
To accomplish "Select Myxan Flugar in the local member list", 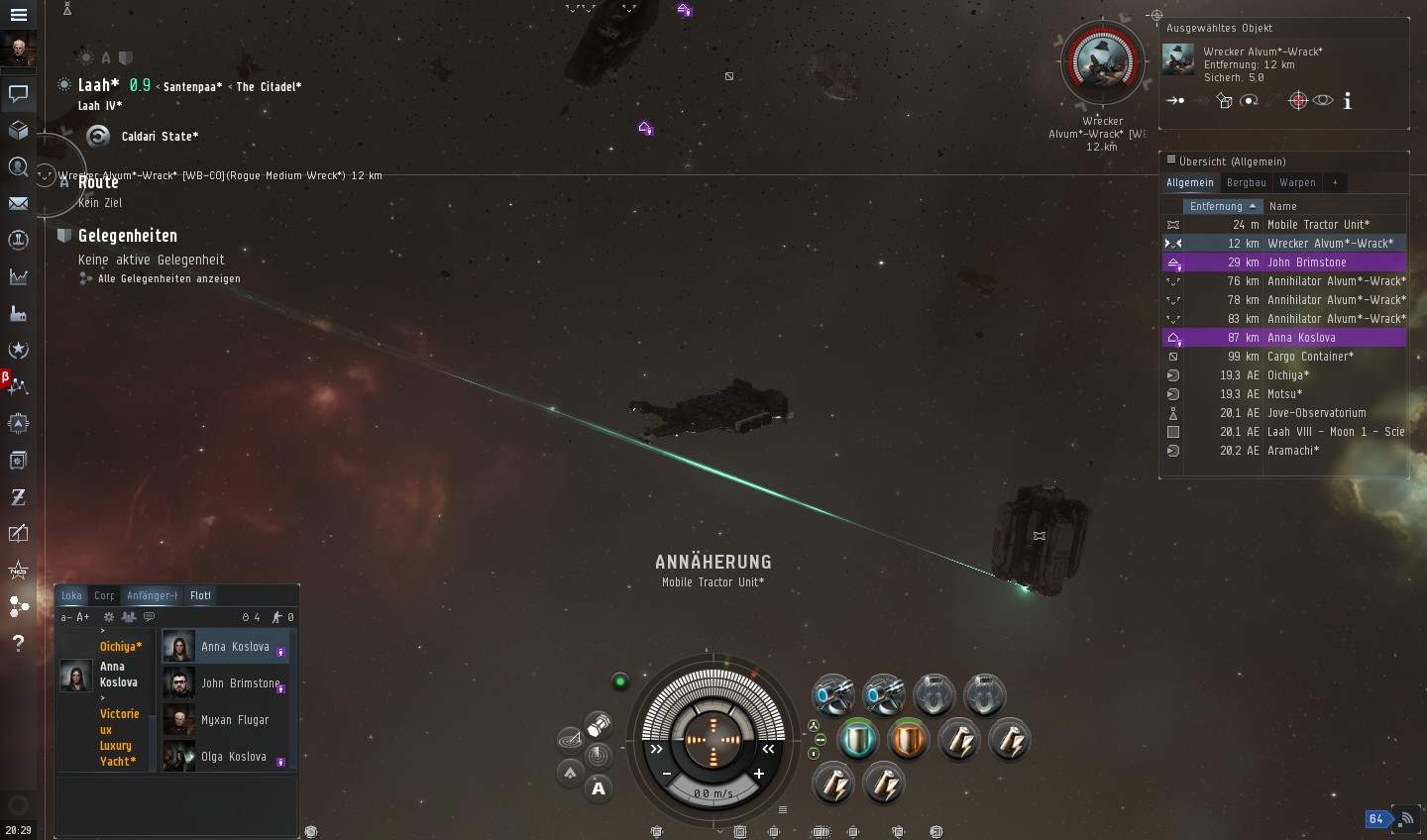I will point(234,720).
